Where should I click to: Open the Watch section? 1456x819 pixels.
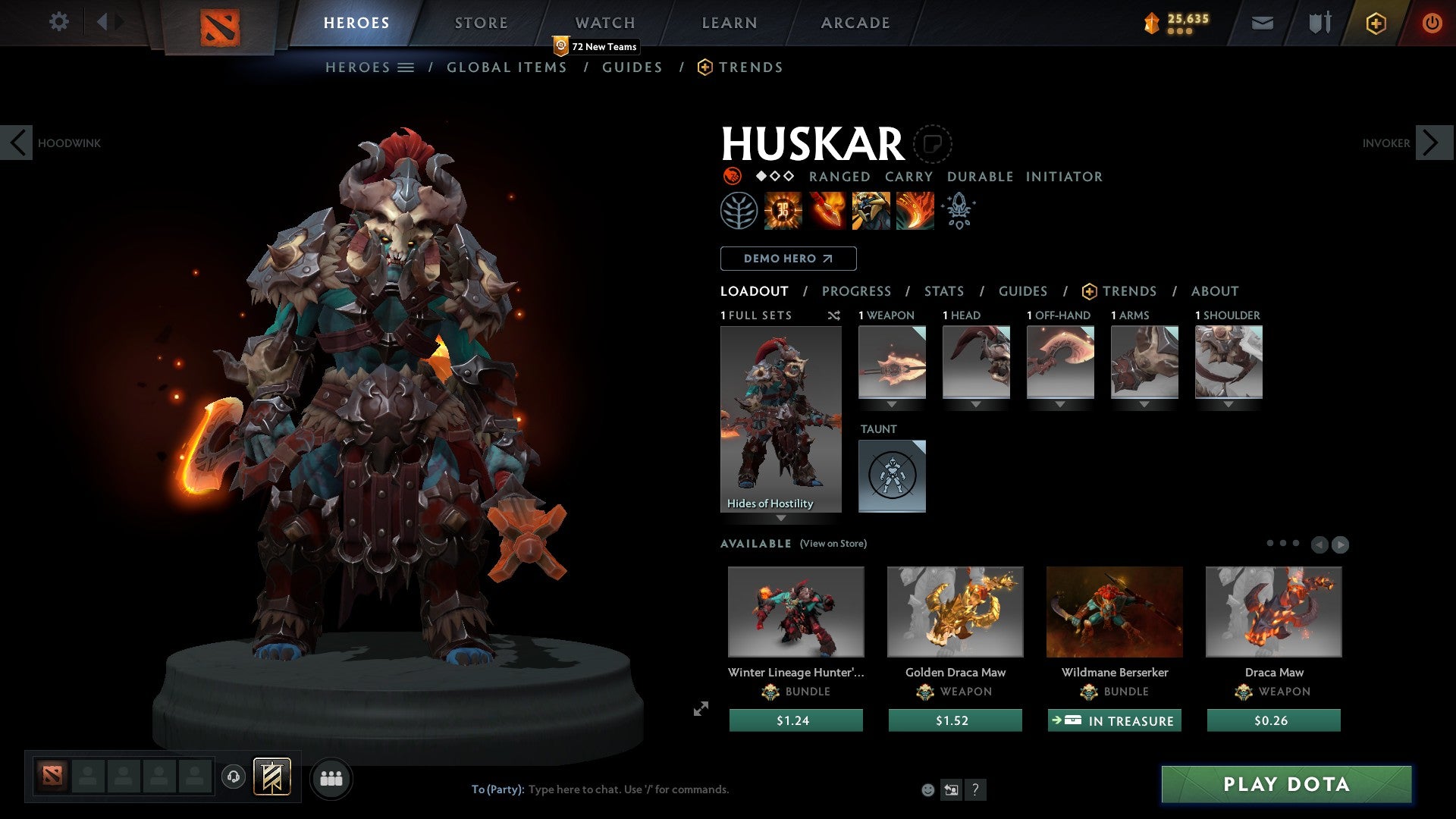[x=604, y=22]
